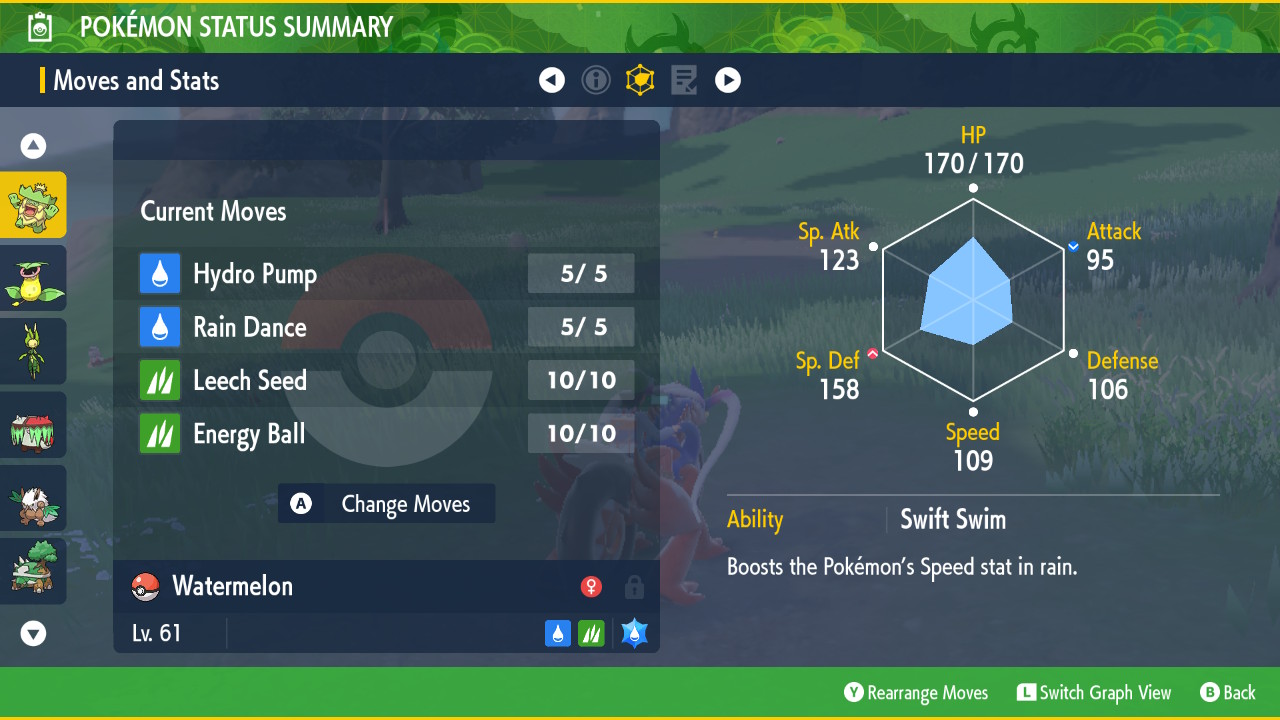The width and height of the screenshot is (1280, 720).
Task: Select Ludicolo in the party list
Action: [33, 205]
